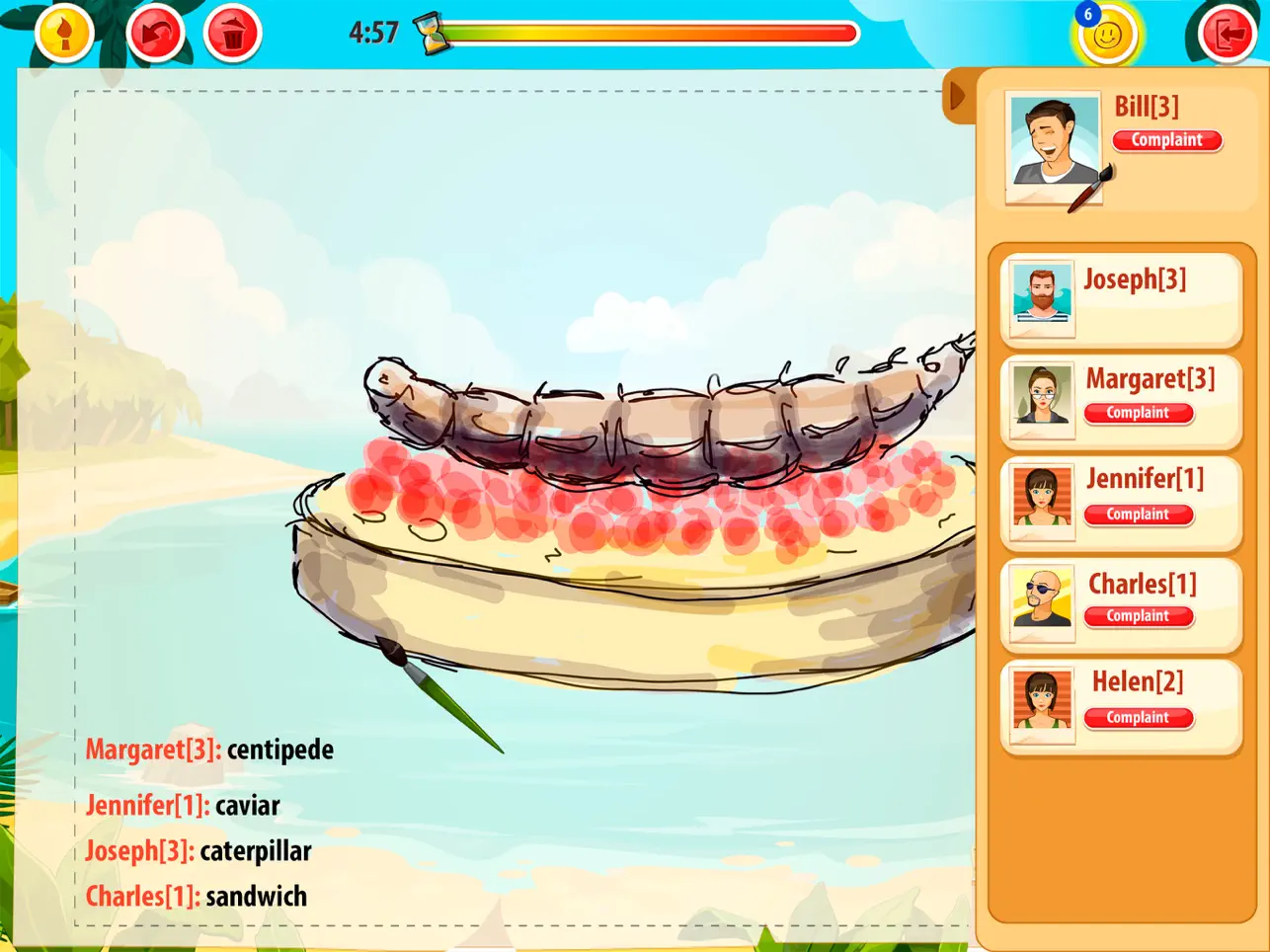
Task: Select the yellow brush drawing tool
Action: (63, 32)
